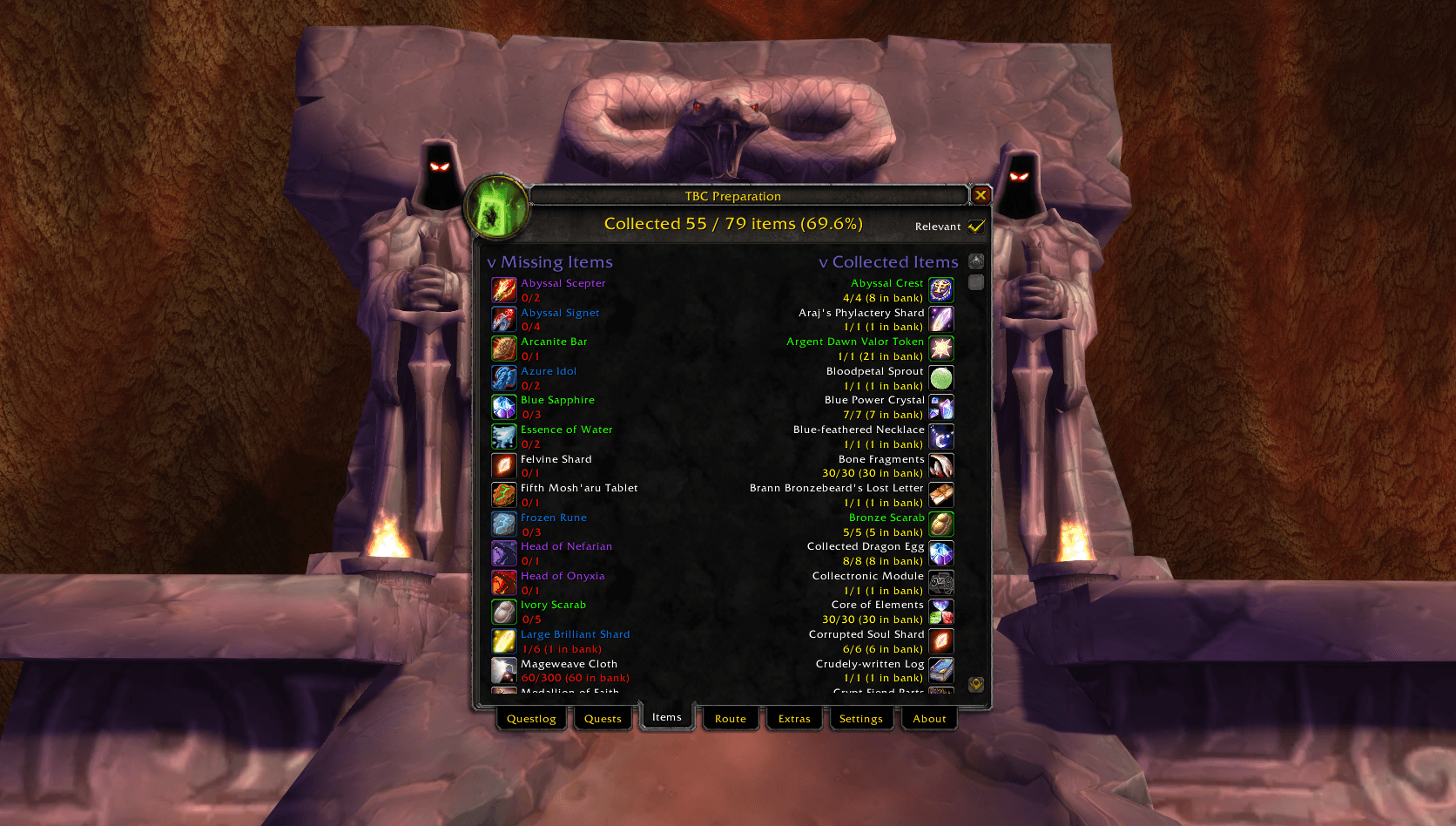This screenshot has height=826, width=1456.
Task: Collapse the Collected Items section
Action: [824, 261]
